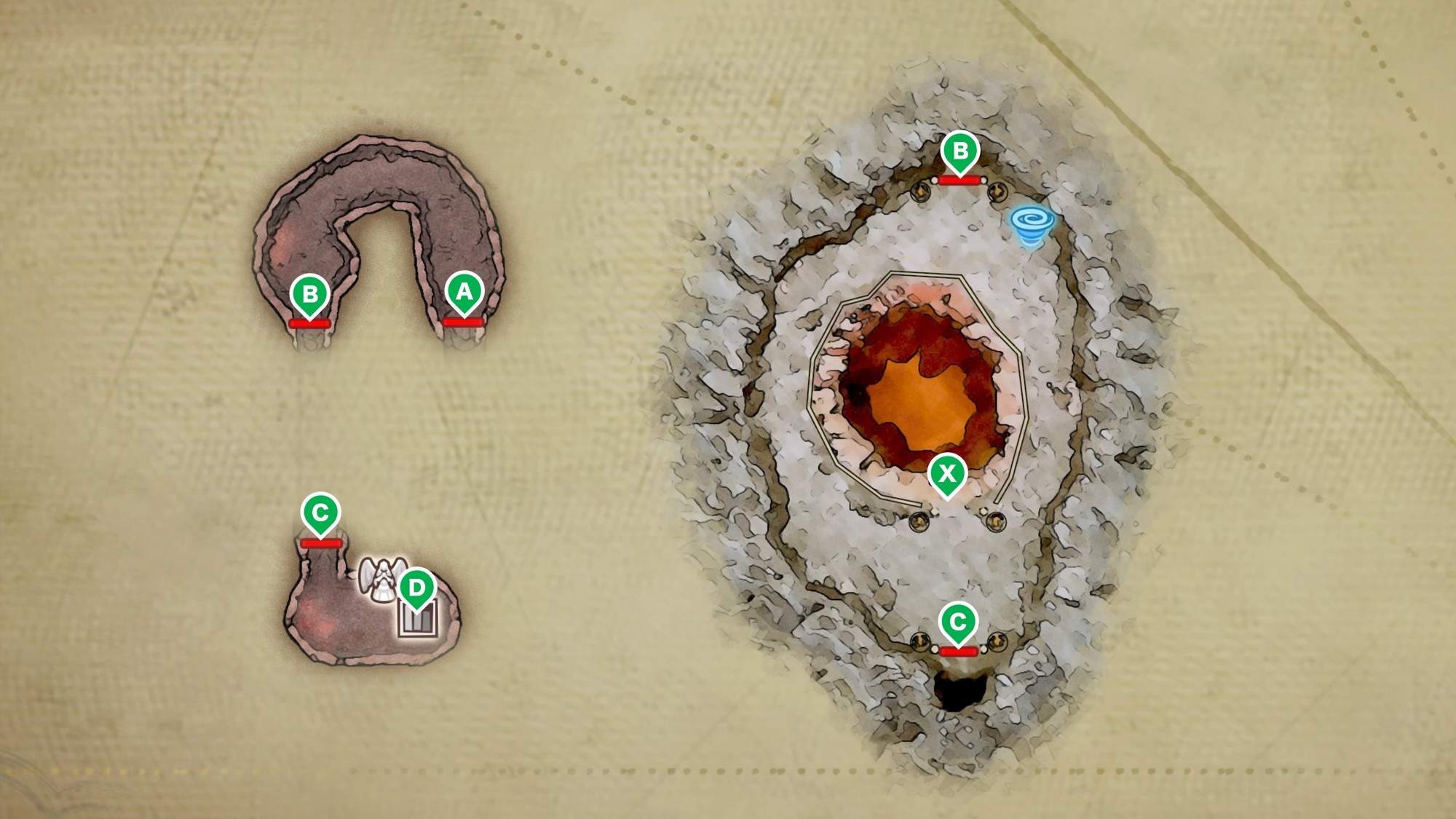
Task: Select marker C above the small cave
Action: click(320, 513)
